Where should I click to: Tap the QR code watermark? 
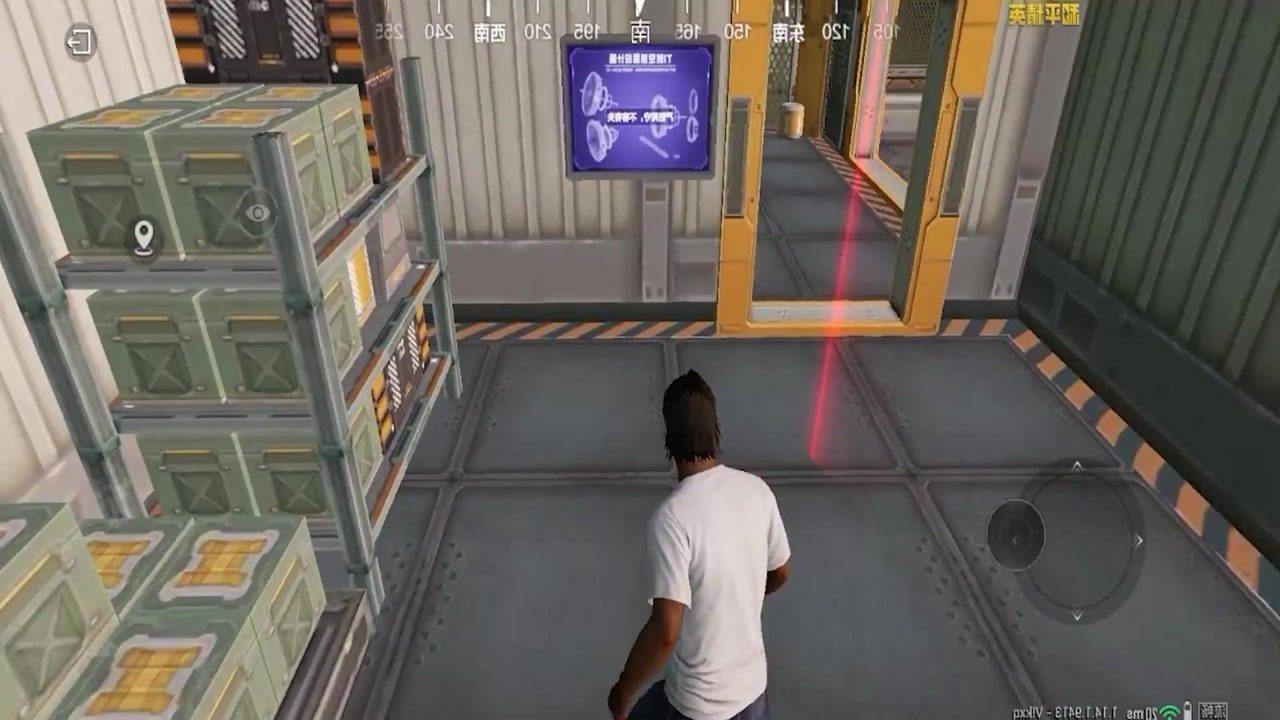tap(1213, 710)
